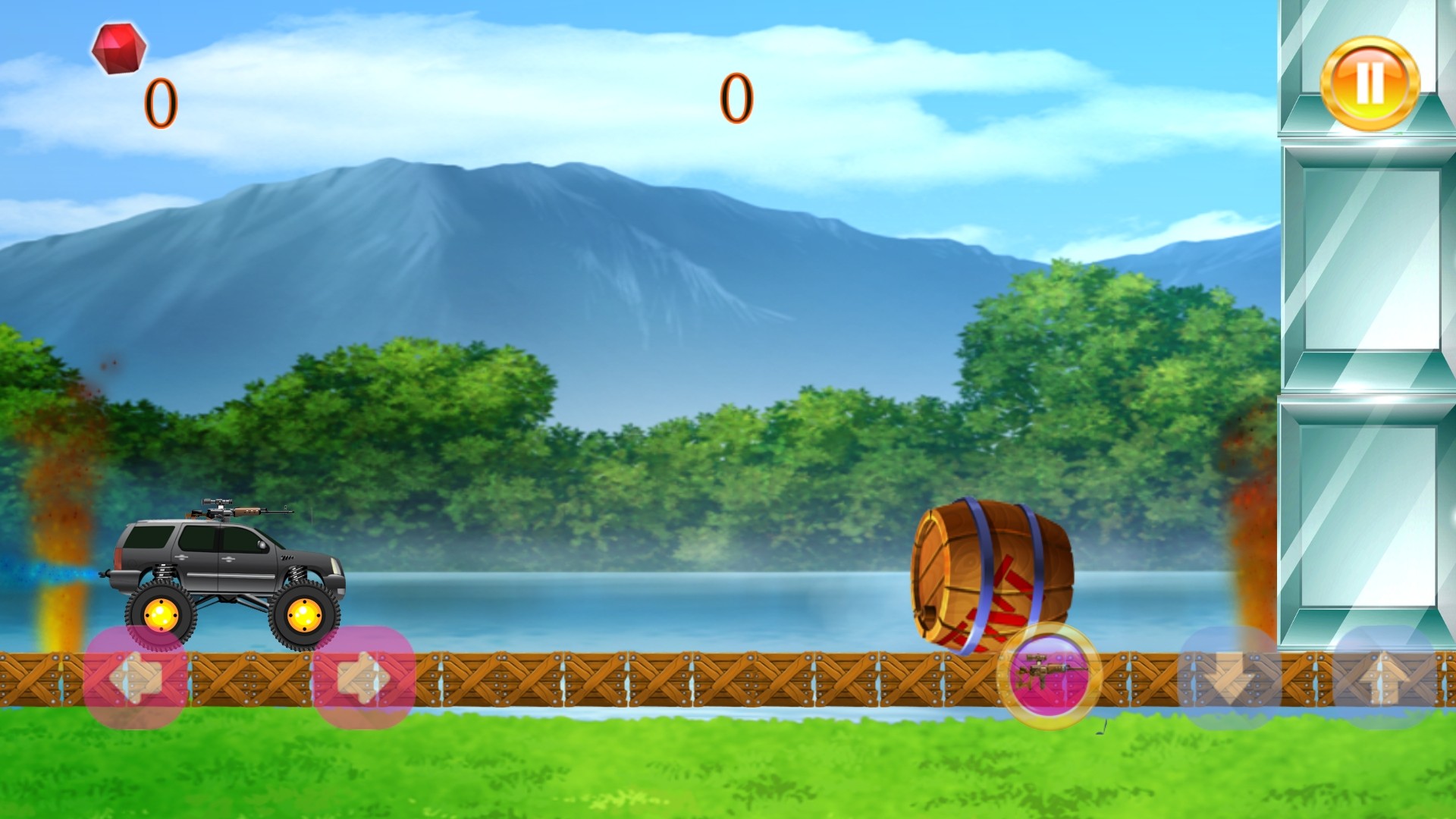
Task: Tap the up arrow control button
Action: (1384, 677)
